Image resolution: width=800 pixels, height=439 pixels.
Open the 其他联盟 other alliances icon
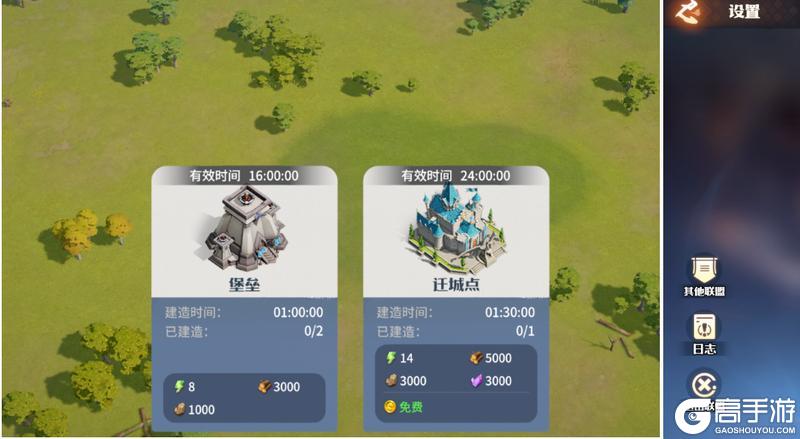tap(704, 269)
